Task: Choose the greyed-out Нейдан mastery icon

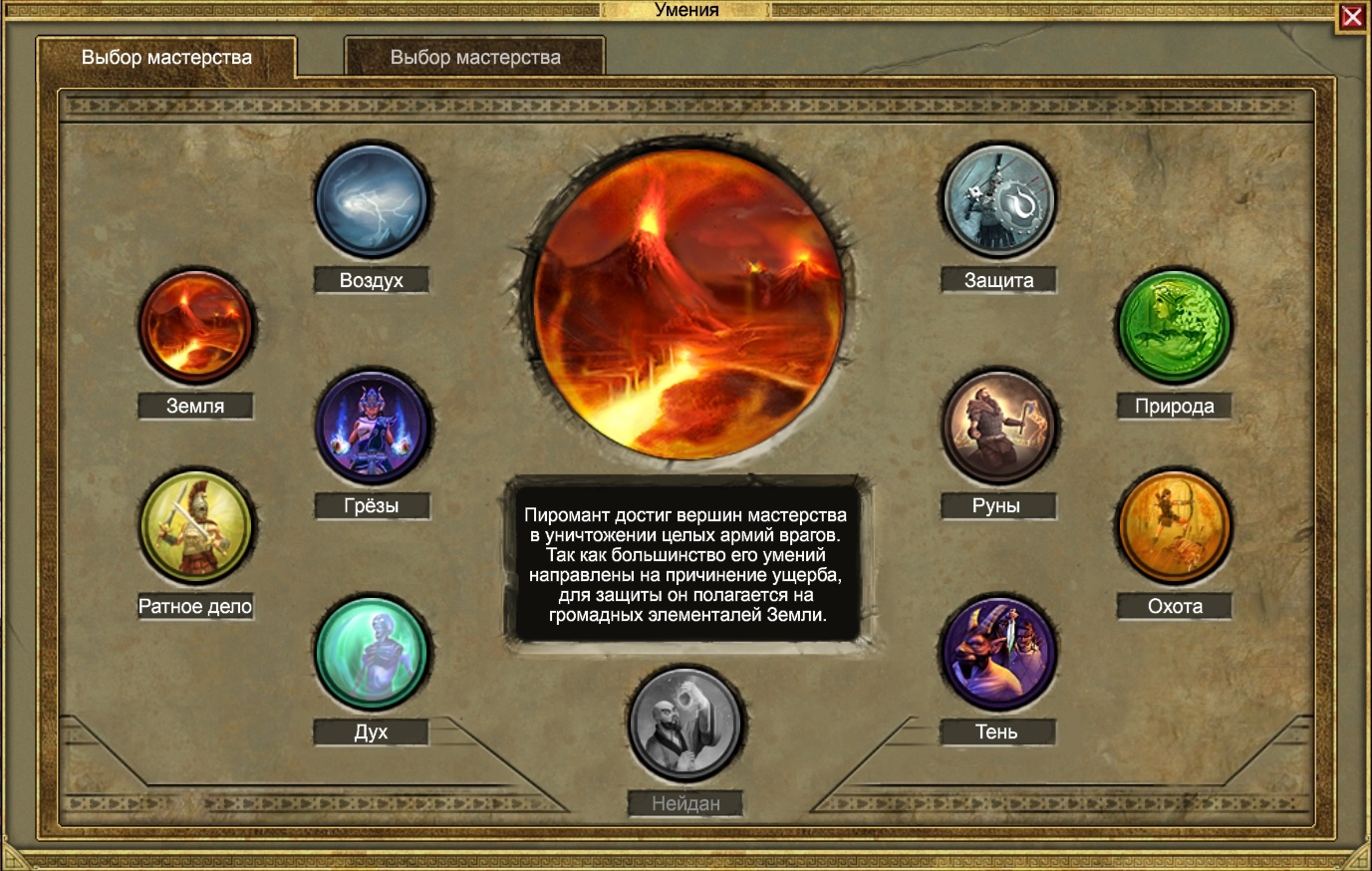Action: [686, 726]
